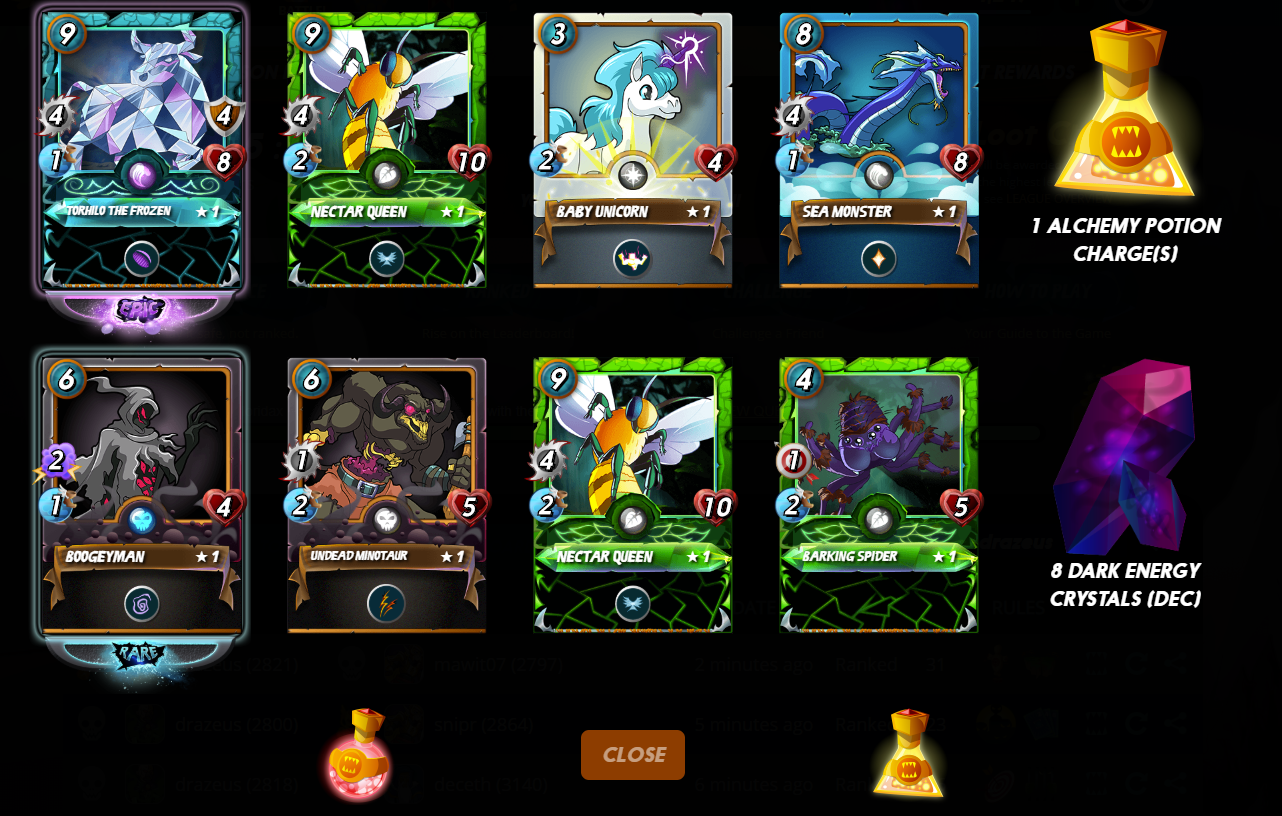Pick the Barking Spider card

(x=878, y=495)
